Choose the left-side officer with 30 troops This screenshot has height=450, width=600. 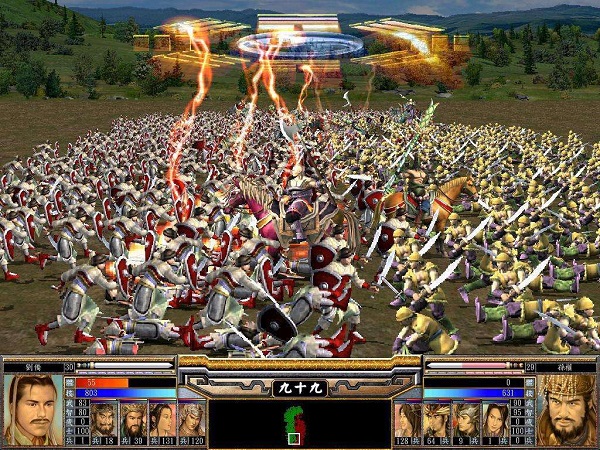(x=133, y=419)
